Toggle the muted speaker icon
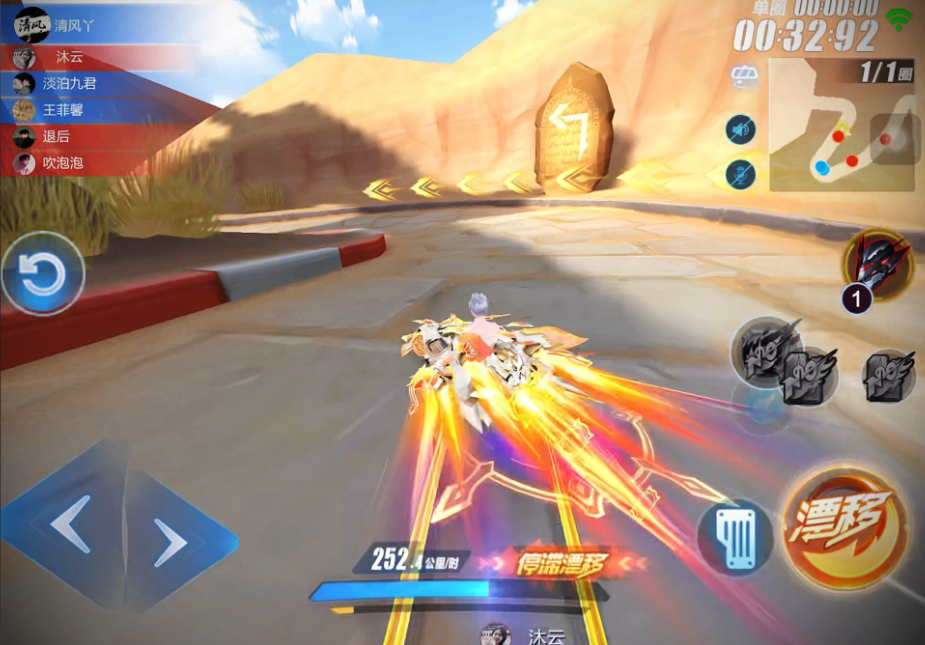This screenshot has width=925, height=645. [x=741, y=129]
